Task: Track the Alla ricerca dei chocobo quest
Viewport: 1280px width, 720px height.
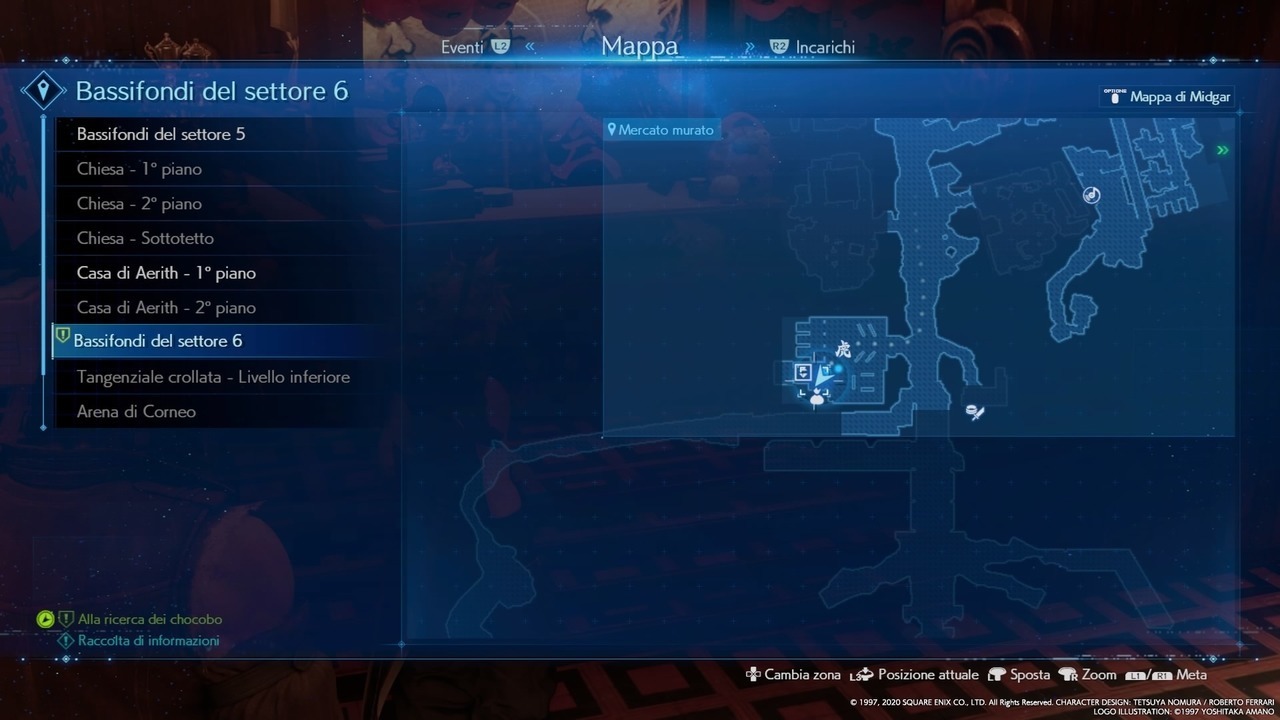Action: pos(150,620)
